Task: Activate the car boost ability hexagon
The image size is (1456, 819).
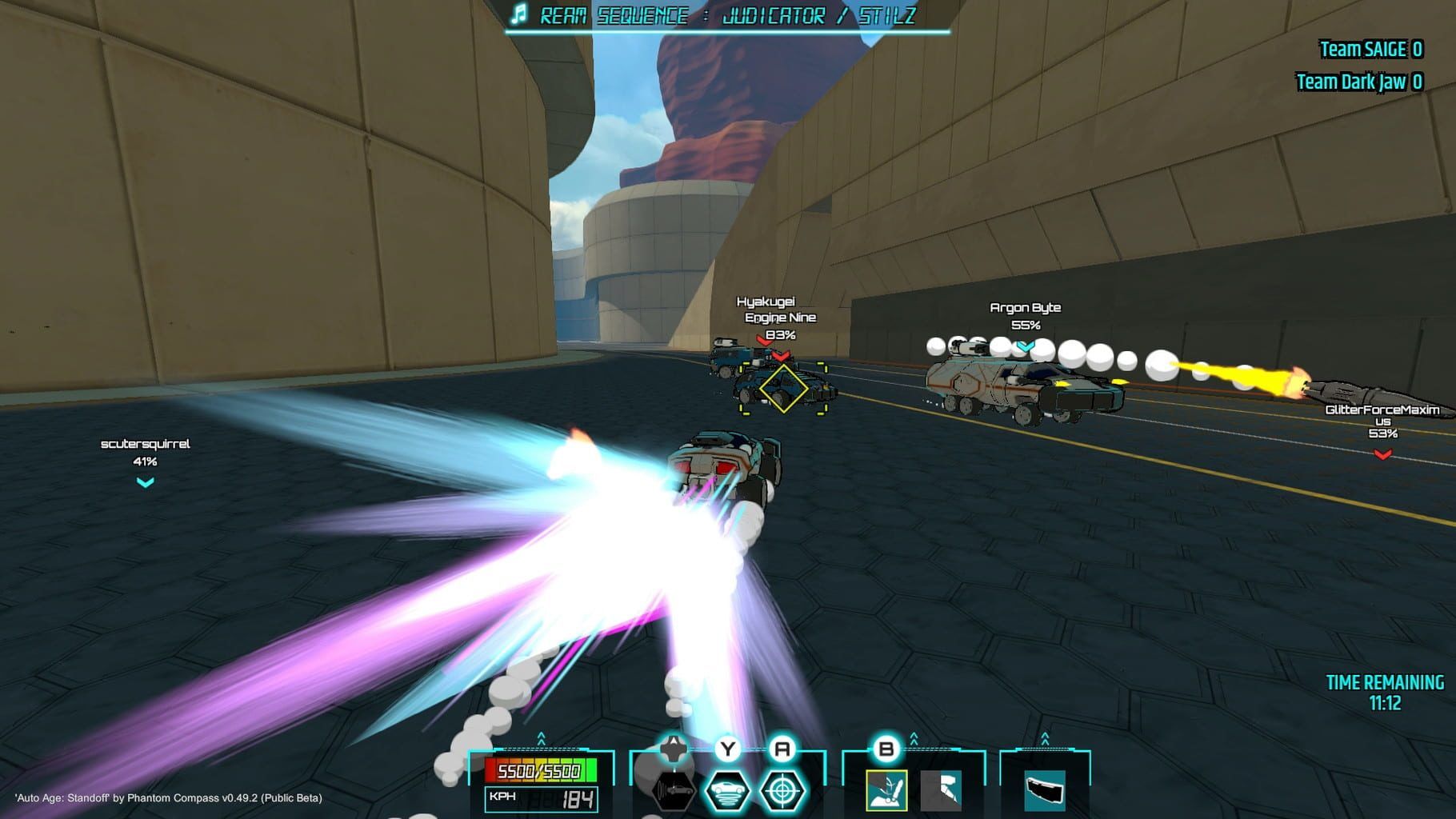Action: [673, 790]
